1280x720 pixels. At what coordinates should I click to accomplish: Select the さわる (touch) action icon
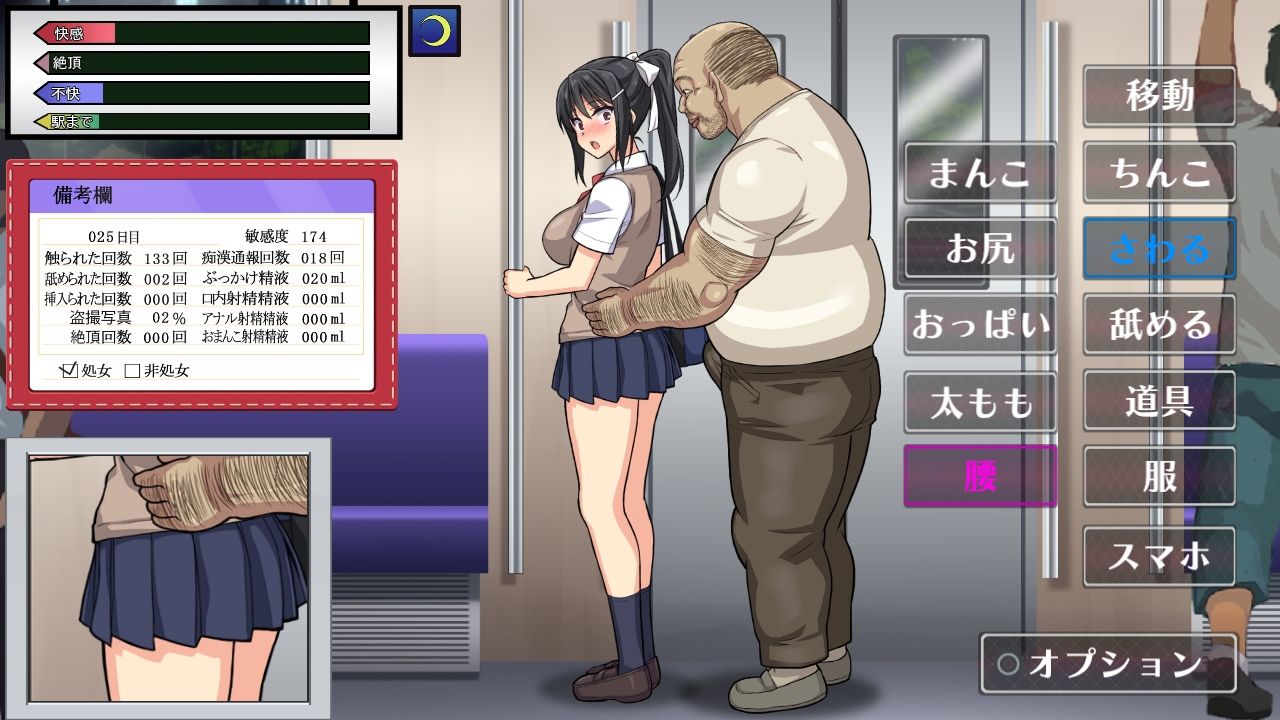[x=1159, y=249]
